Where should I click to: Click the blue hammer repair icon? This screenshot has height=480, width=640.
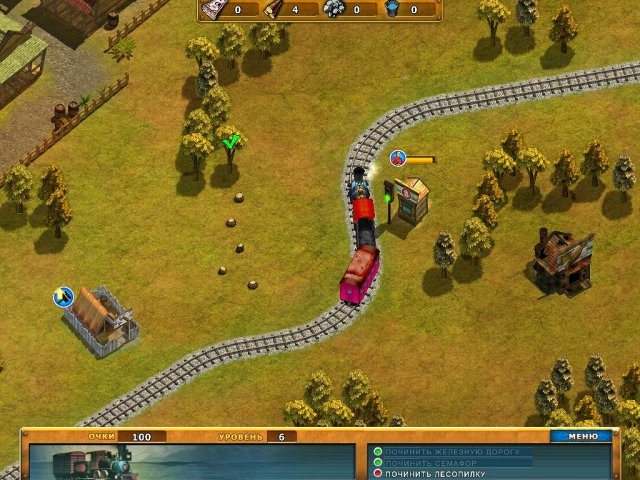[63, 296]
